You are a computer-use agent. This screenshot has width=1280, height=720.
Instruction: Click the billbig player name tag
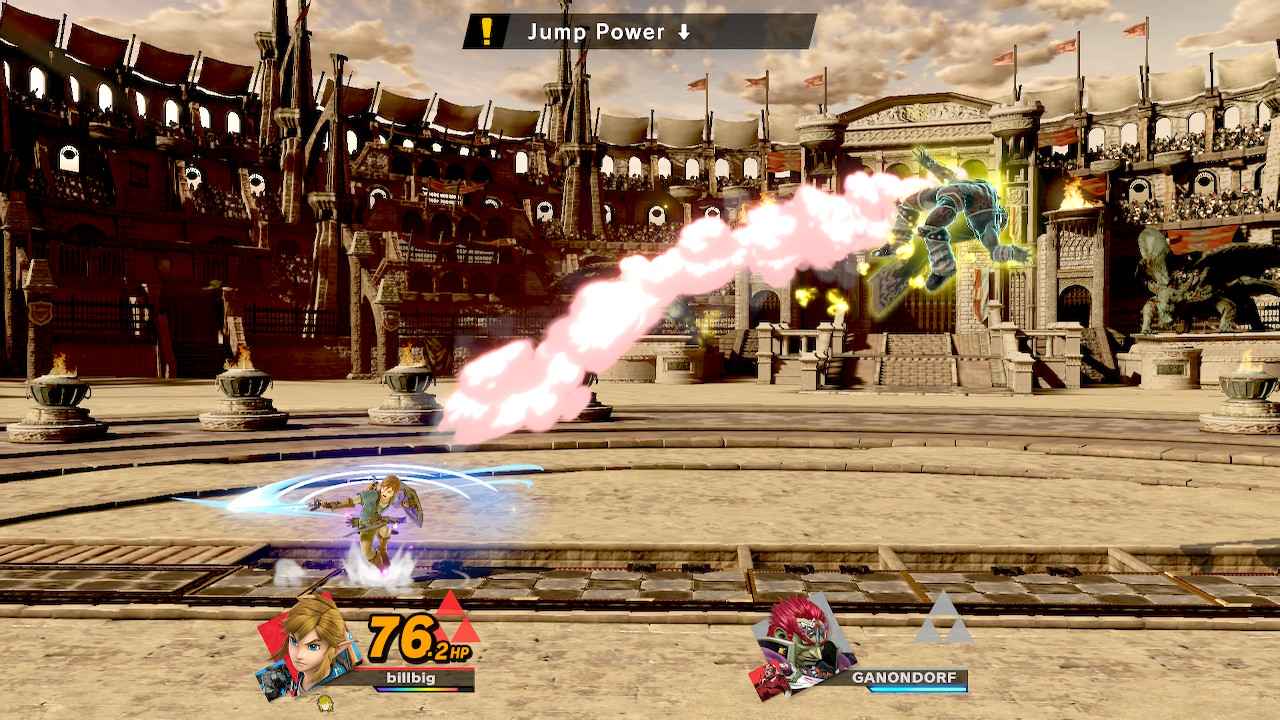(x=411, y=677)
